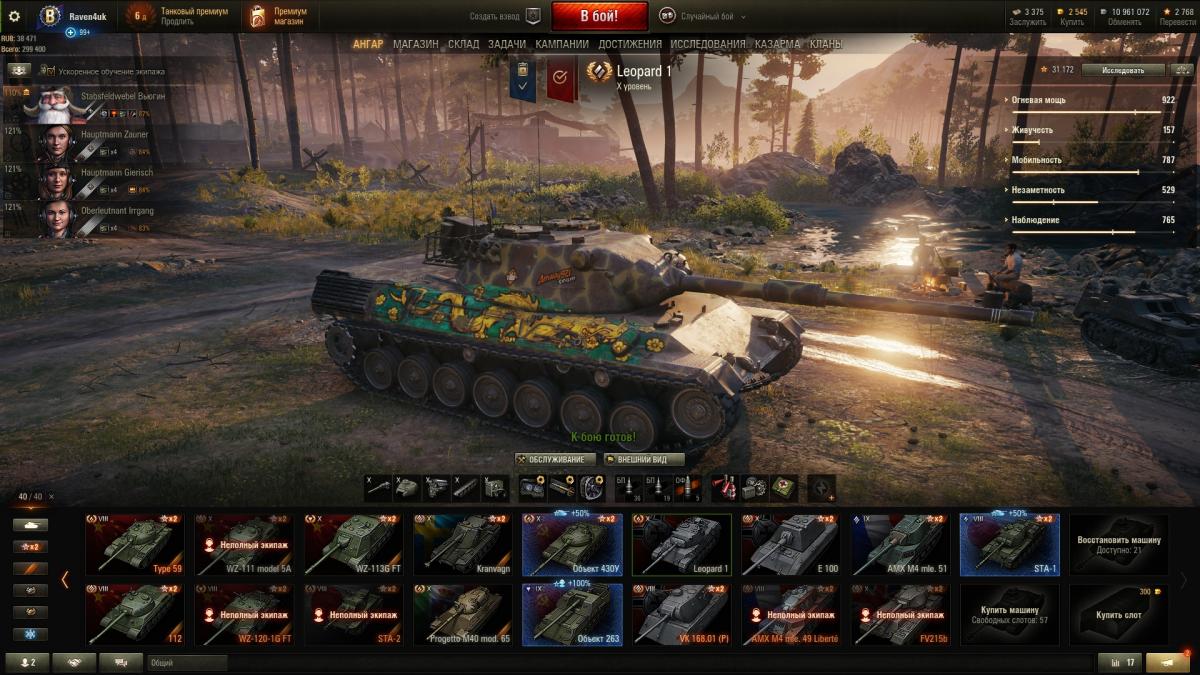
Task: Open the Восстановить машину tile
Action: click(1118, 545)
